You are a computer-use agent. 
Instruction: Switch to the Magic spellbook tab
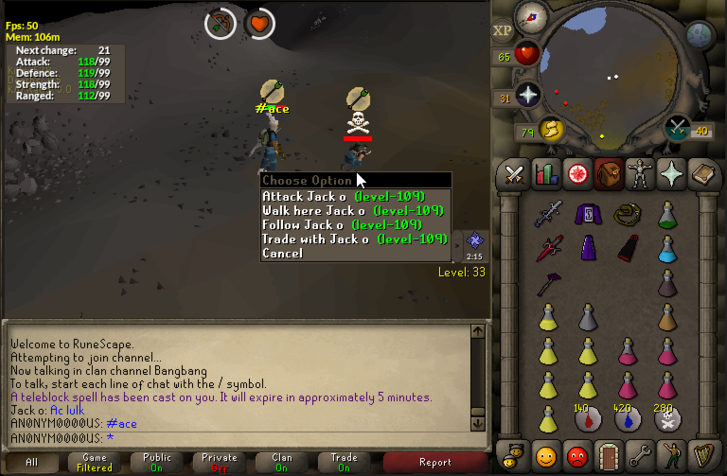point(703,174)
